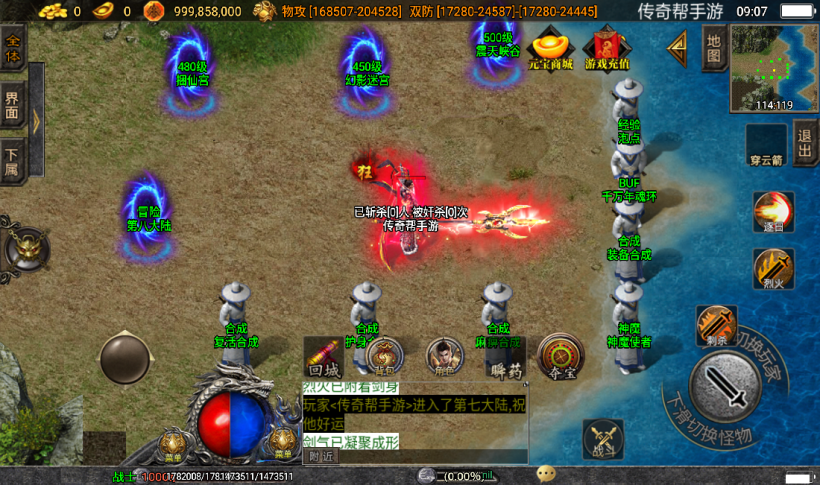The image size is (820, 485).
Task: Open the 角色 character portrait
Action: tap(445, 357)
